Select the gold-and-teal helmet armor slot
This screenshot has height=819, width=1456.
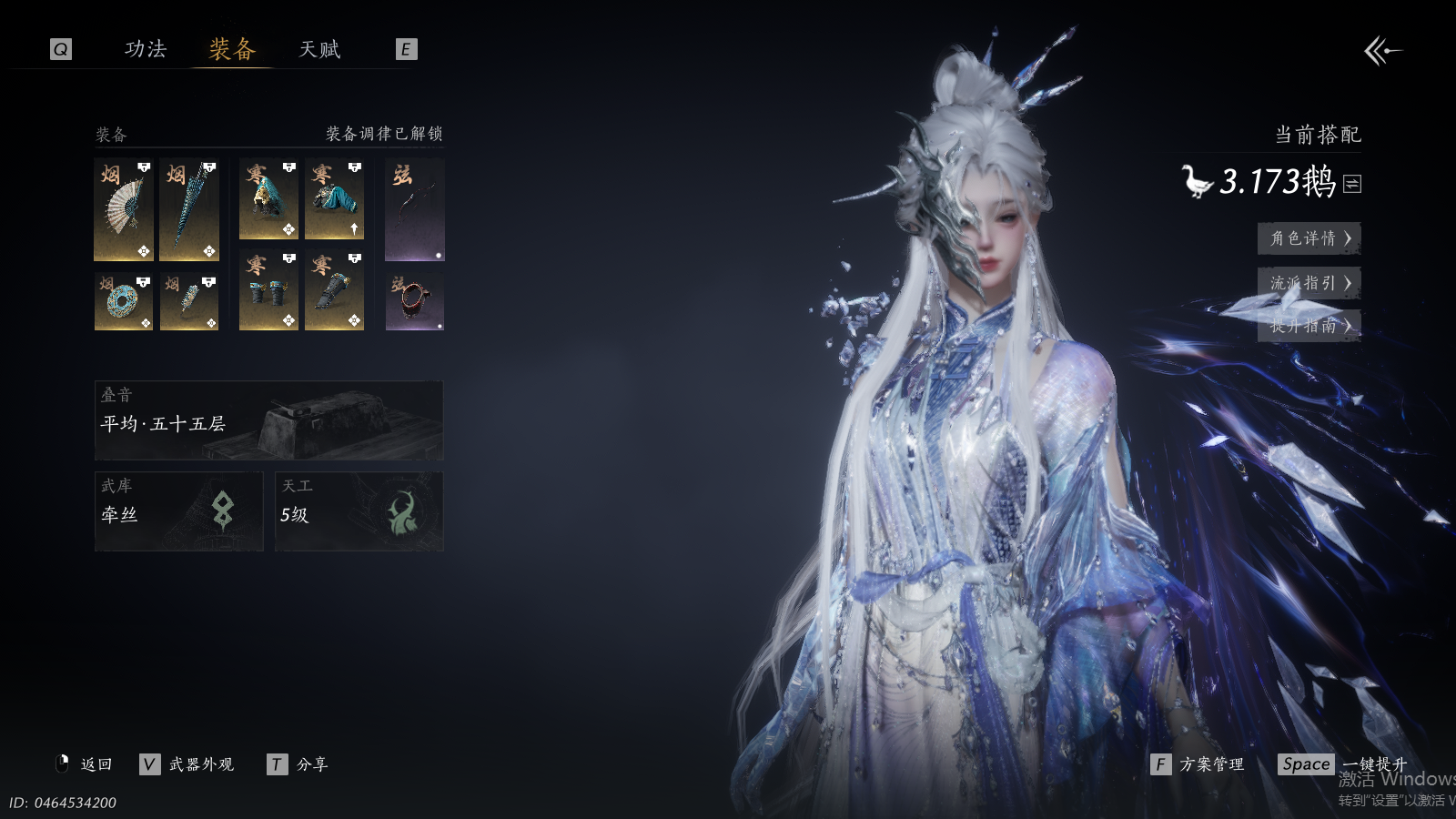tap(268, 199)
